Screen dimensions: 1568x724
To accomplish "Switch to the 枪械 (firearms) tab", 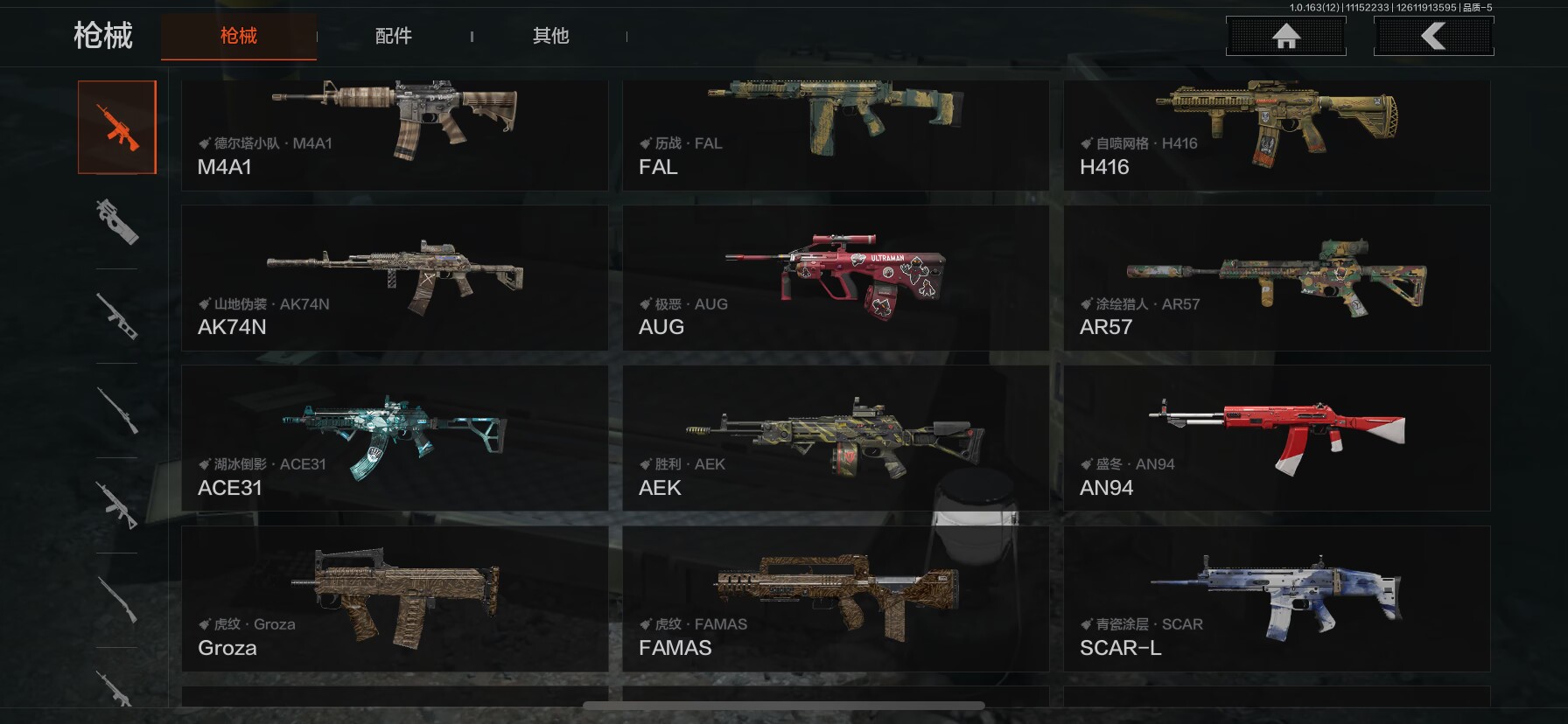I will [238, 36].
